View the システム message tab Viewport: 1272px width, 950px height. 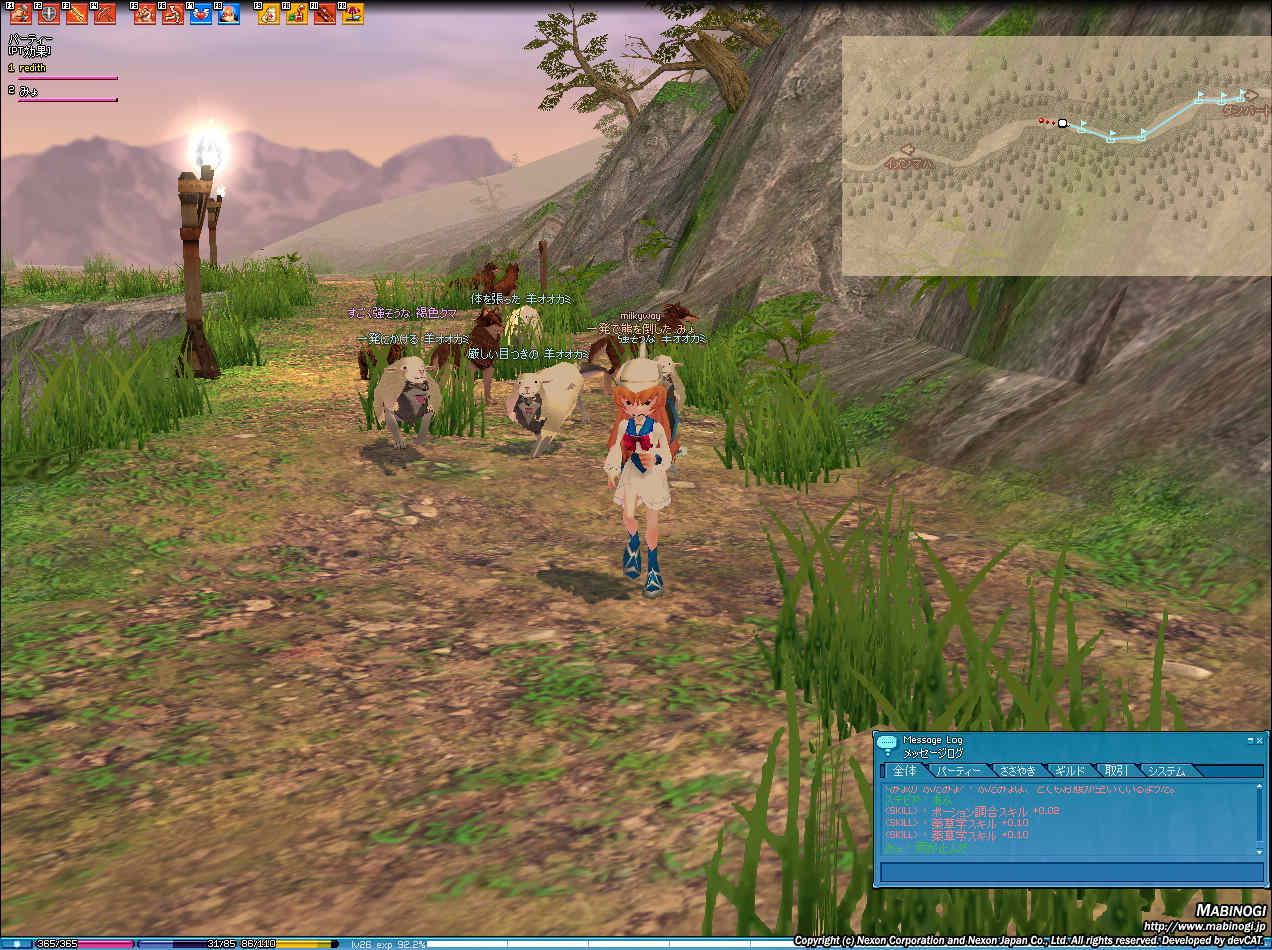1166,771
